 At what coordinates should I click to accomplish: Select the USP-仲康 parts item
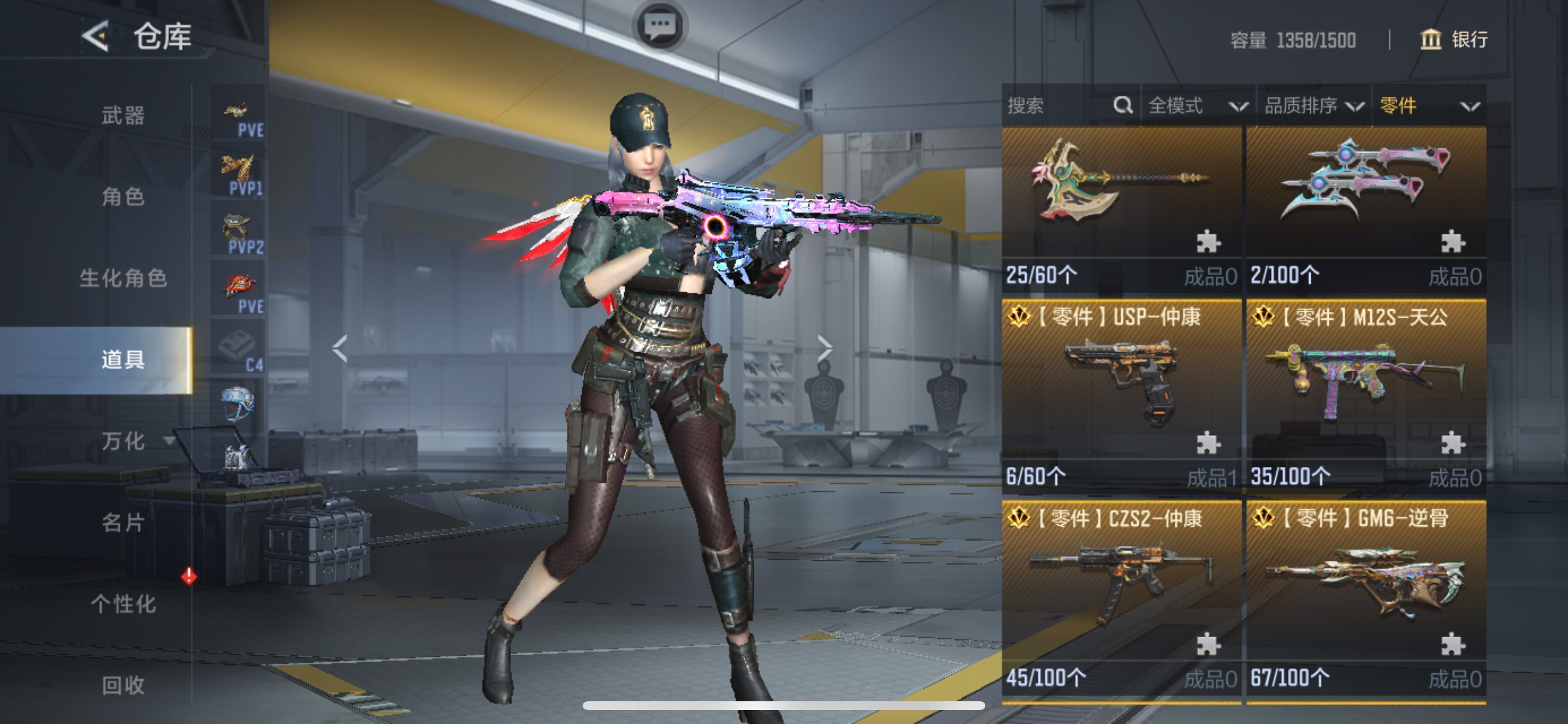click(x=1121, y=395)
